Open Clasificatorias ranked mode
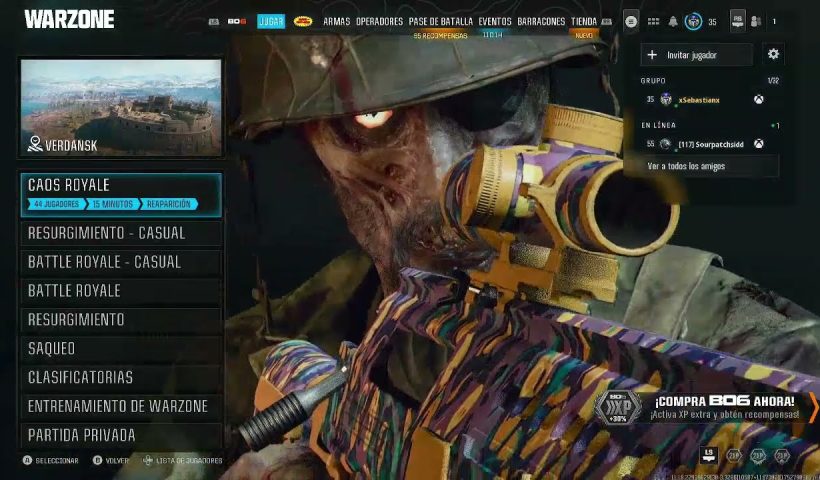 pyautogui.click(x=120, y=378)
